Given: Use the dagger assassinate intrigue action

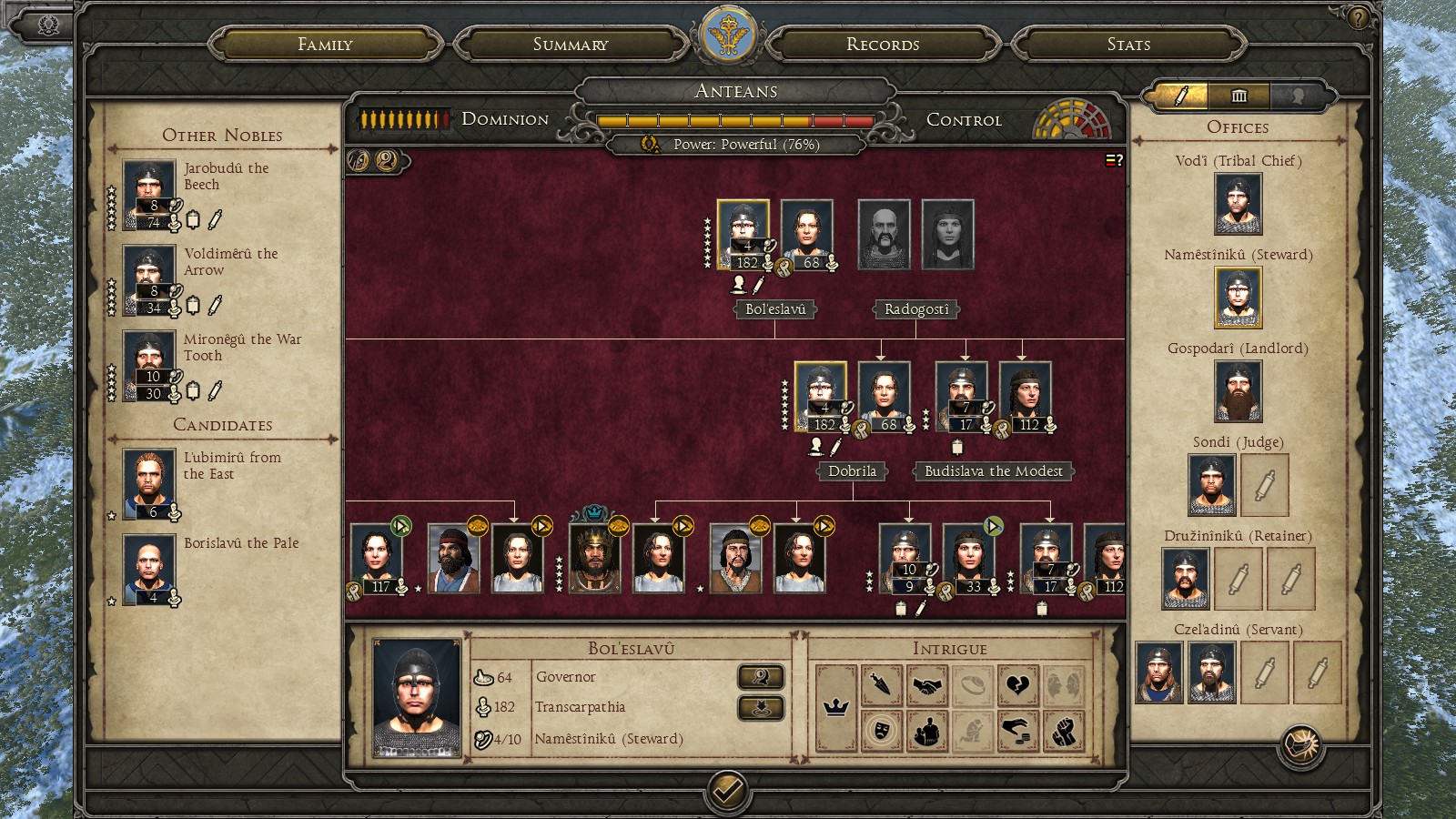Looking at the screenshot, I should (x=881, y=684).
